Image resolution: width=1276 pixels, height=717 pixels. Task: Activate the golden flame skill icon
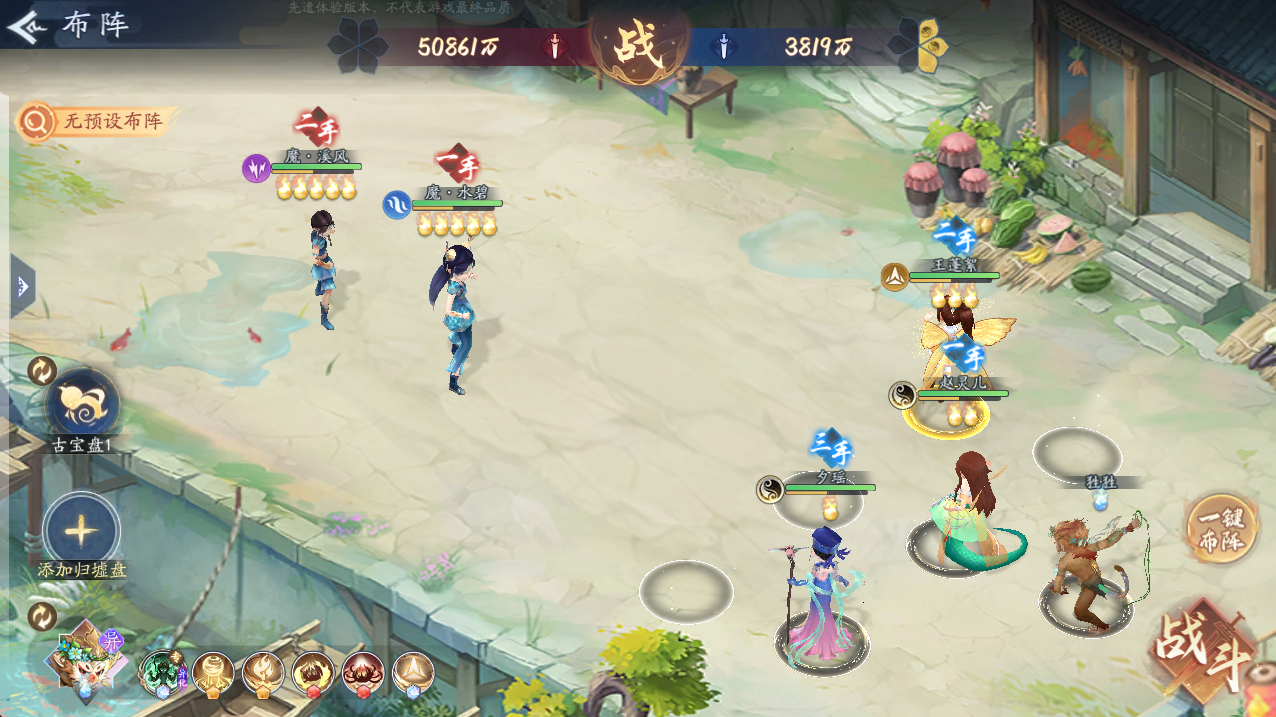click(263, 674)
